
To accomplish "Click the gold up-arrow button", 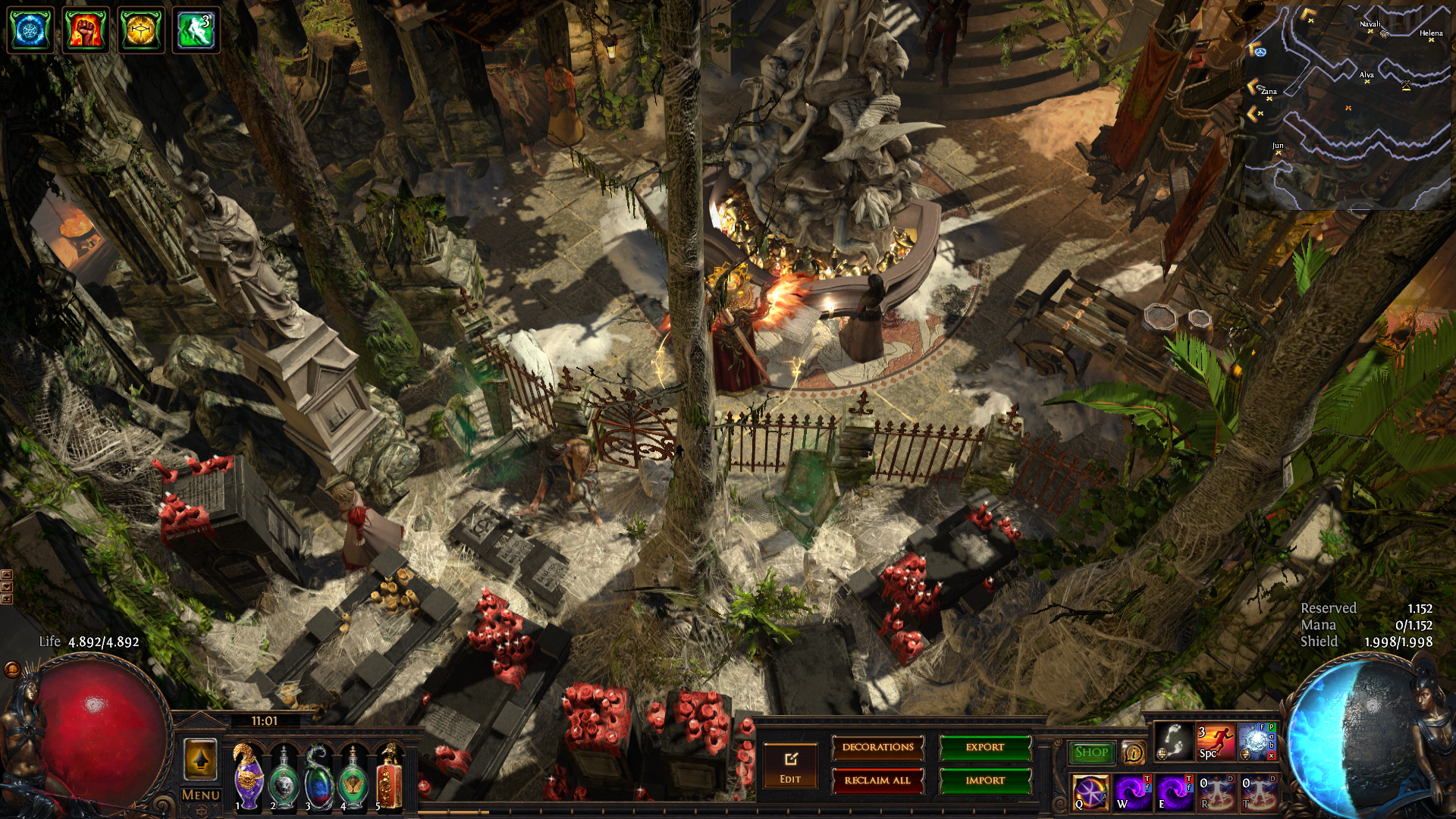I will tap(201, 760).
